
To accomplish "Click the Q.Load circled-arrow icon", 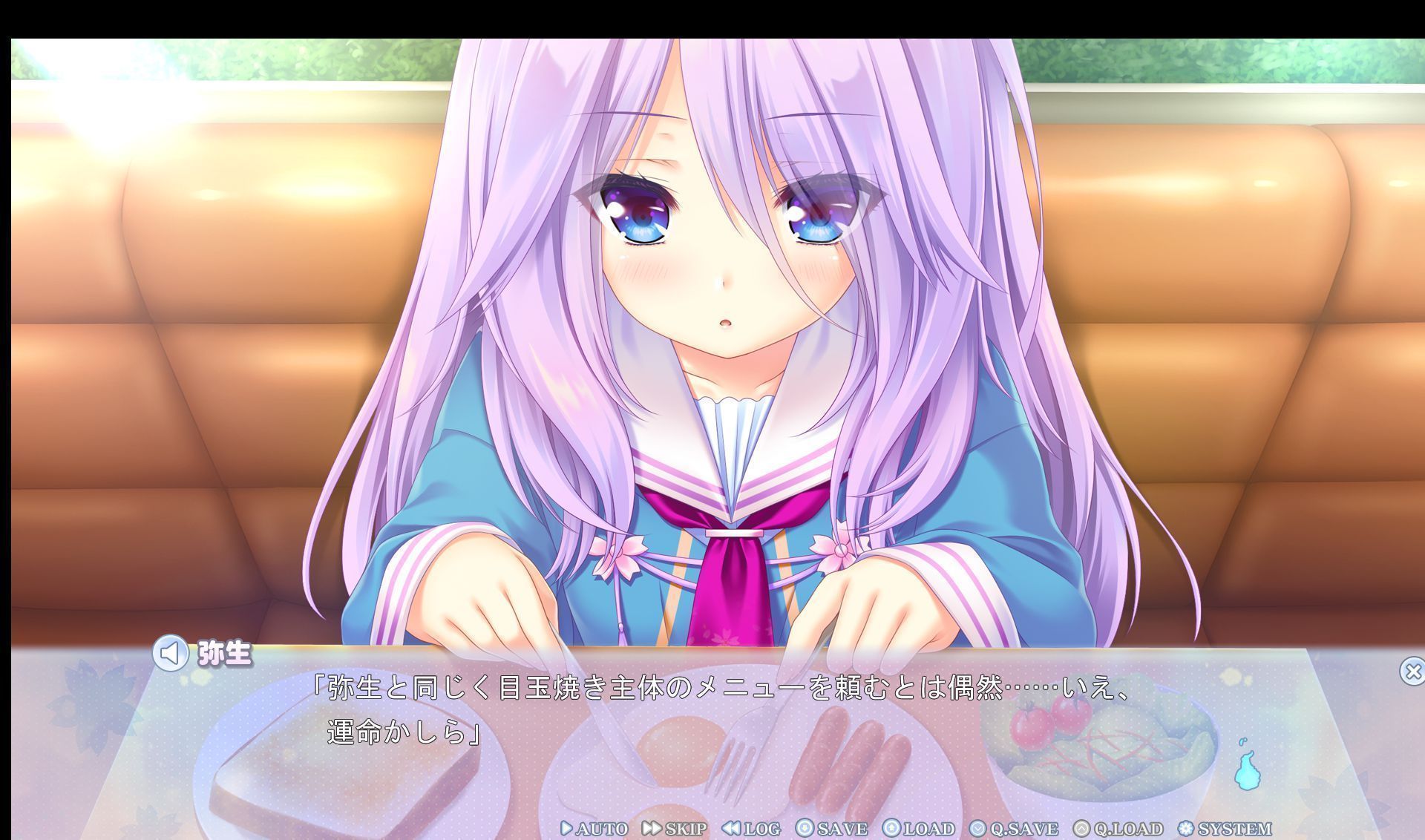I will pos(1080,828).
